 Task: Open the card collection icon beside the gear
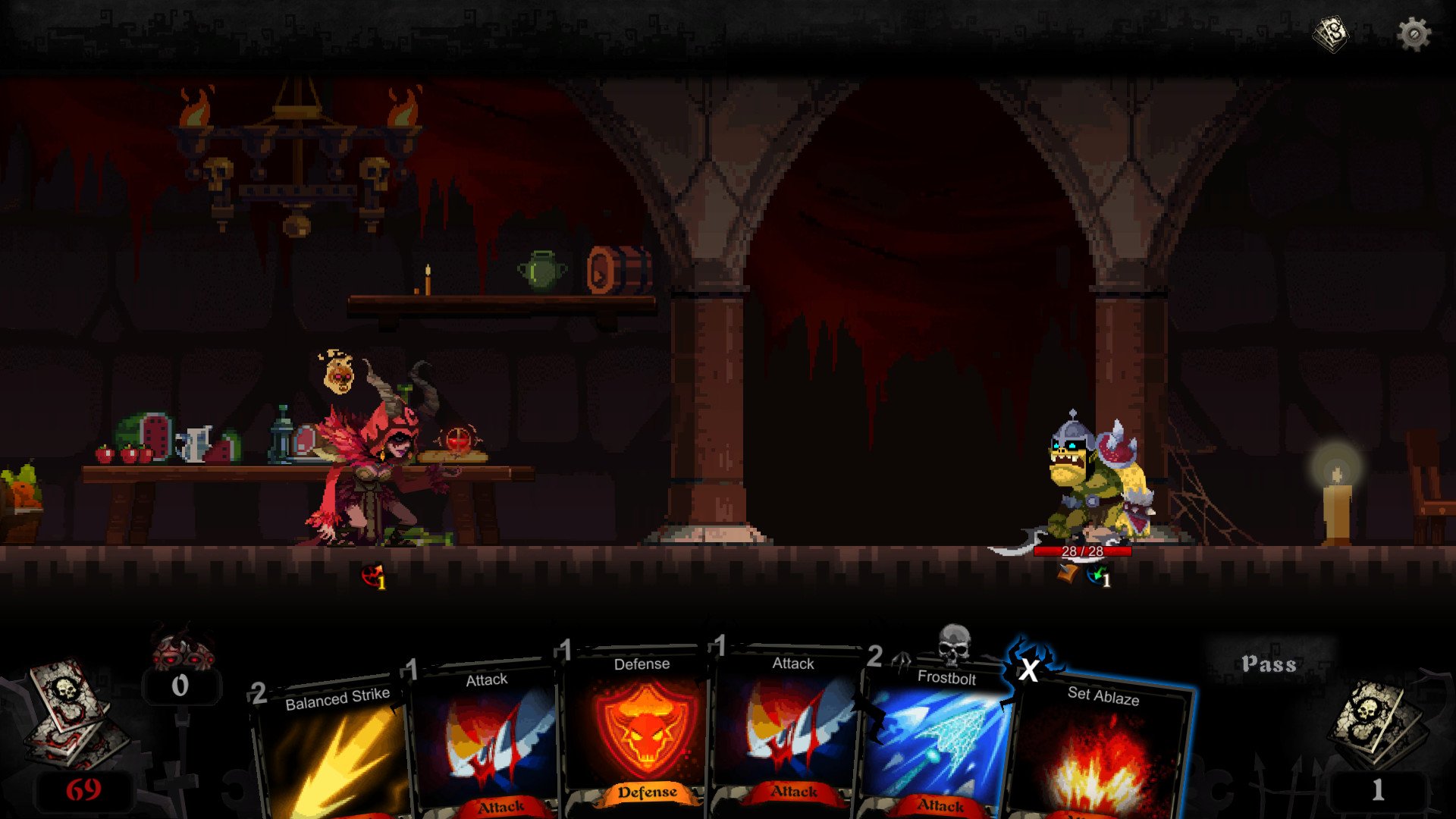click(x=1332, y=34)
